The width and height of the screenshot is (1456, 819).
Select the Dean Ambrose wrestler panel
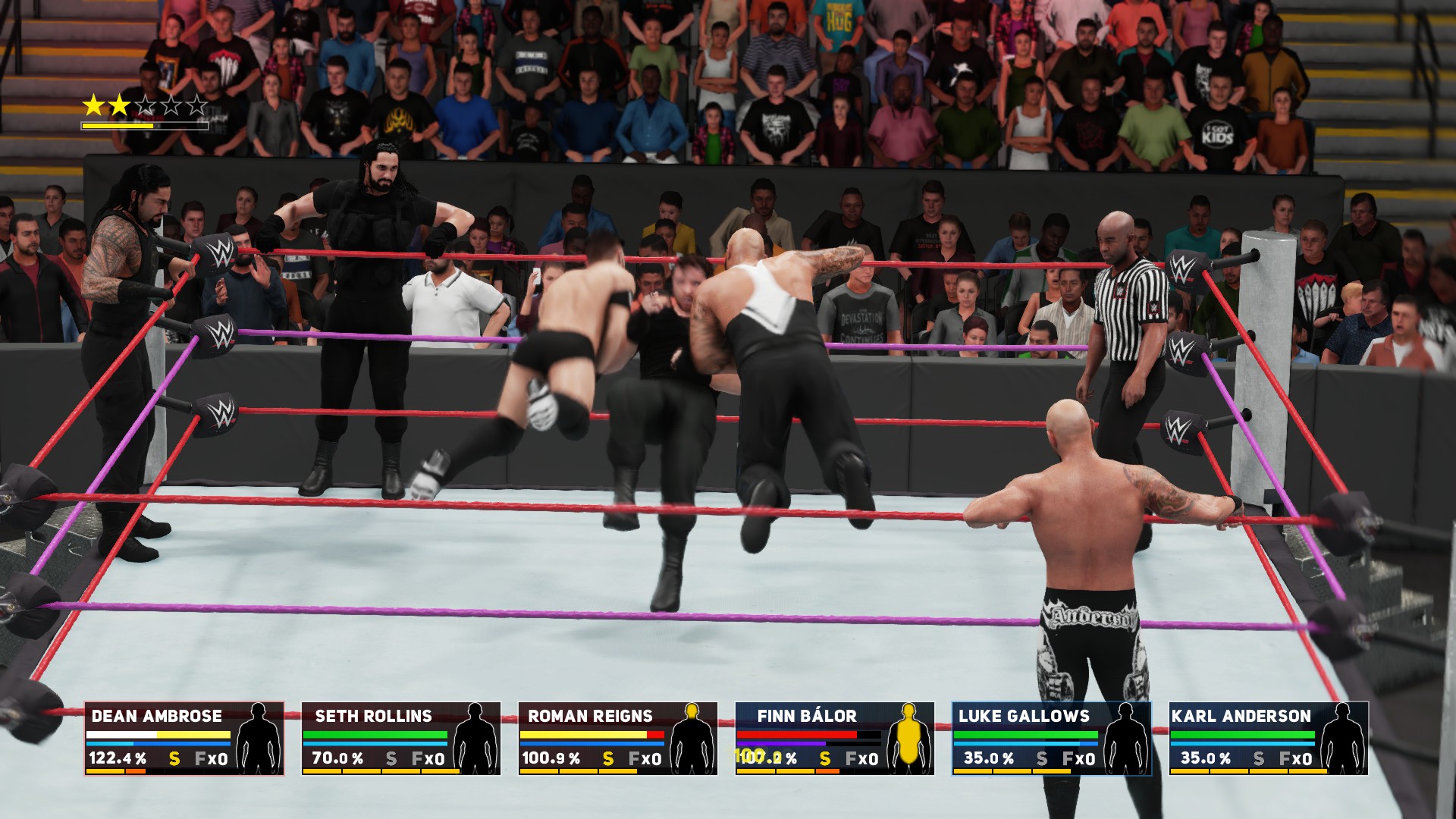click(x=184, y=738)
